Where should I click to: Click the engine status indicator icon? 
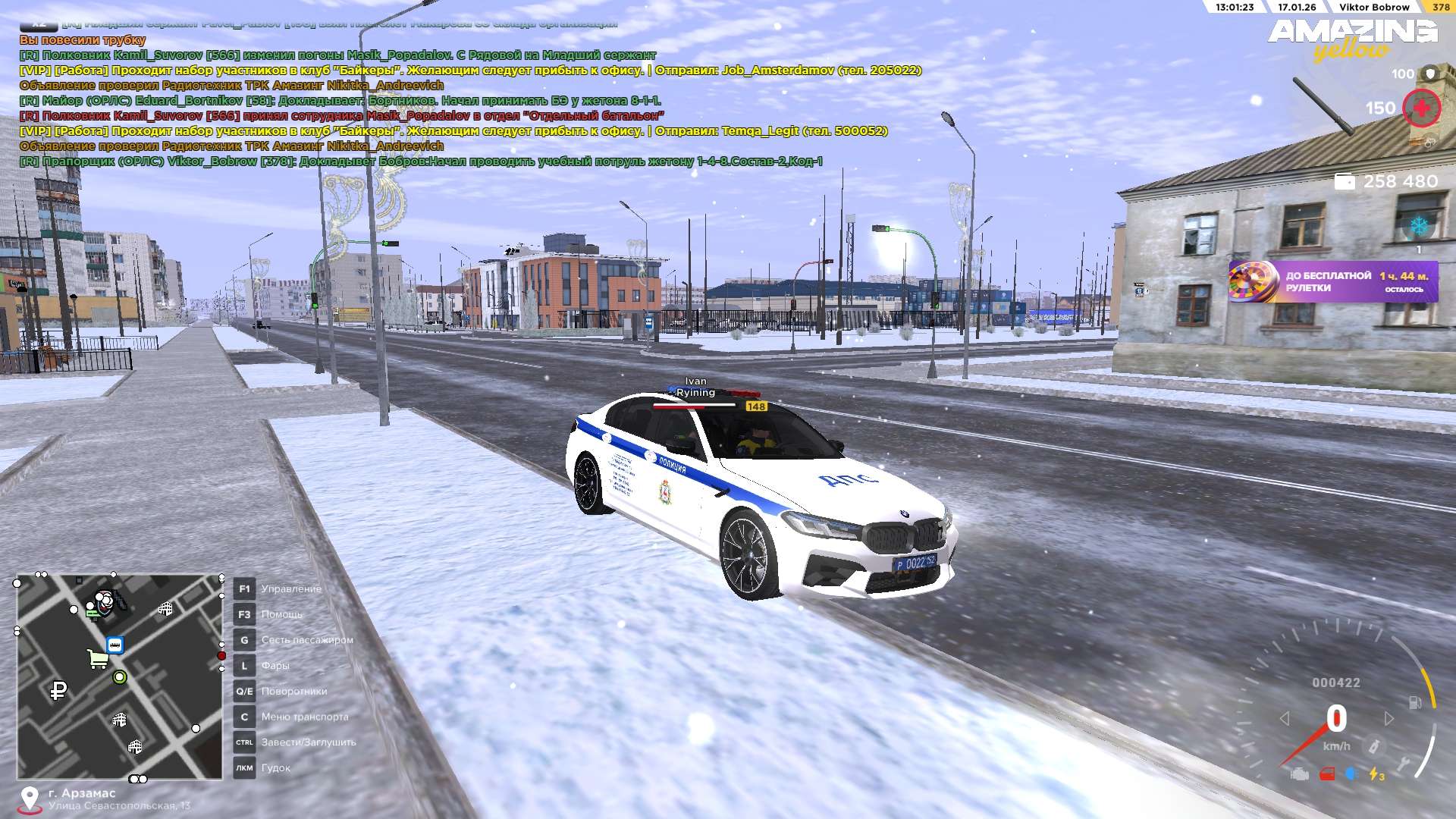1300,774
